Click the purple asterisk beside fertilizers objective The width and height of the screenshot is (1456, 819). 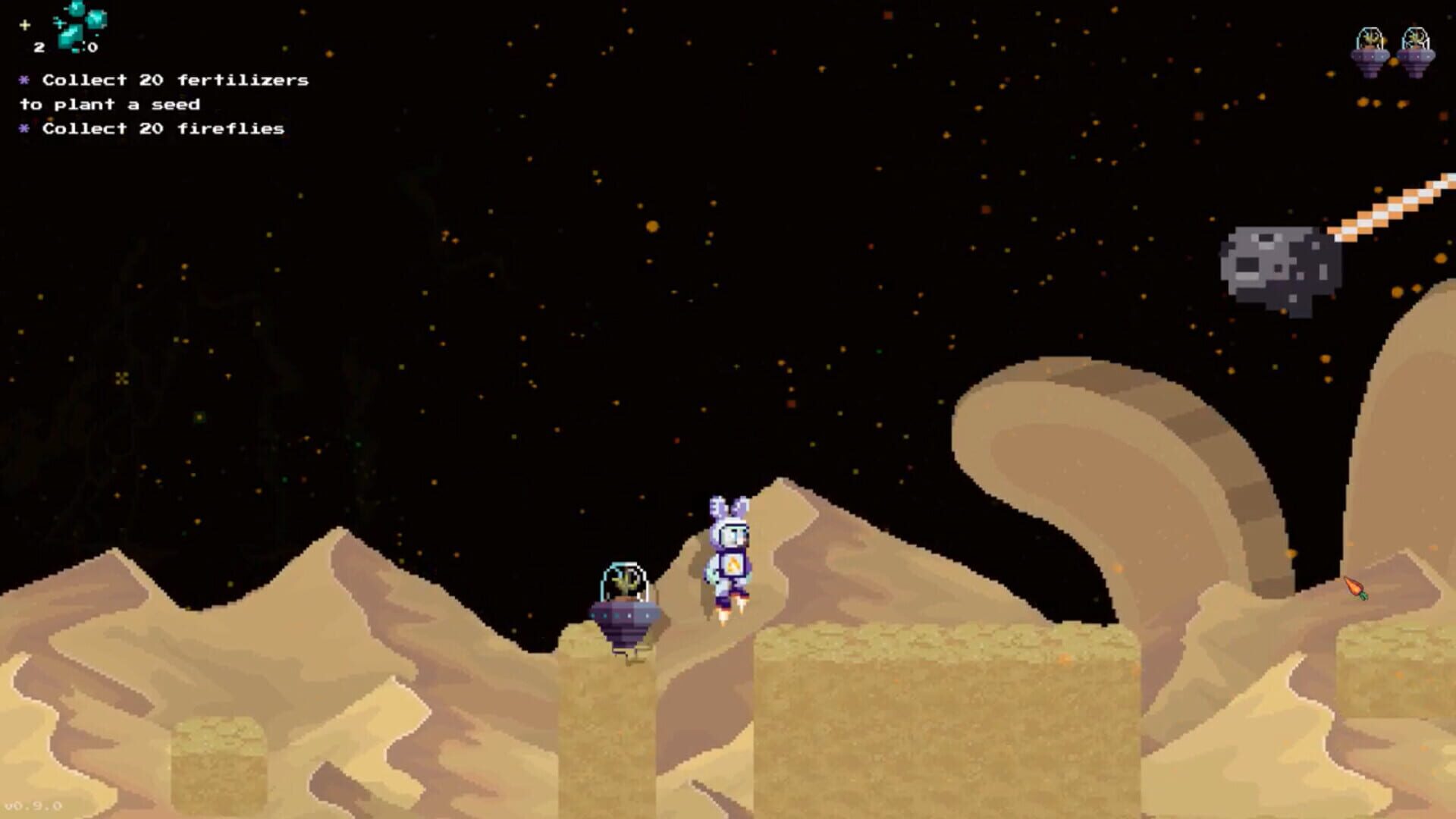coord(24,79)
